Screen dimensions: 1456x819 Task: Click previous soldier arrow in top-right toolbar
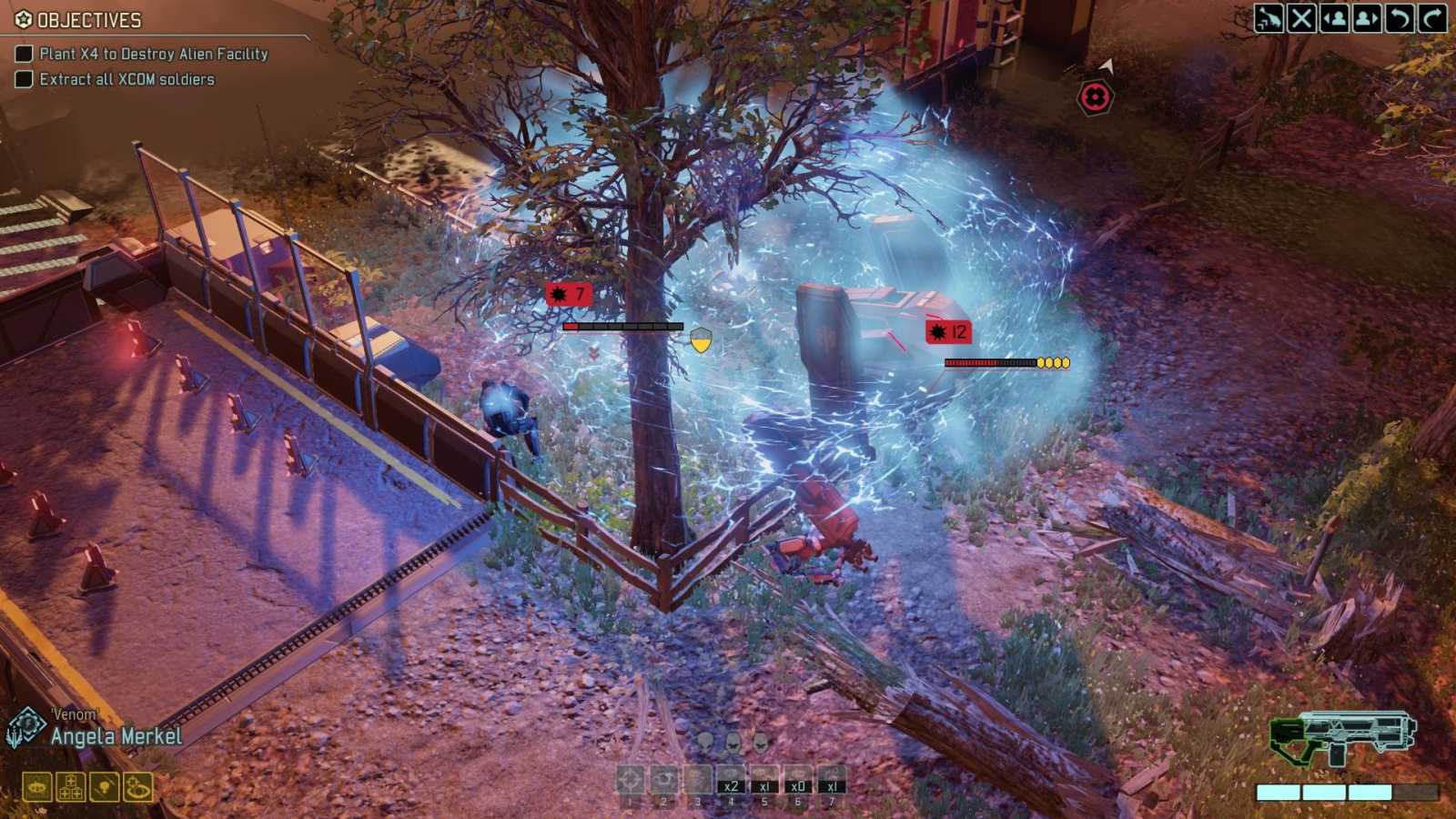(1335, 18)
